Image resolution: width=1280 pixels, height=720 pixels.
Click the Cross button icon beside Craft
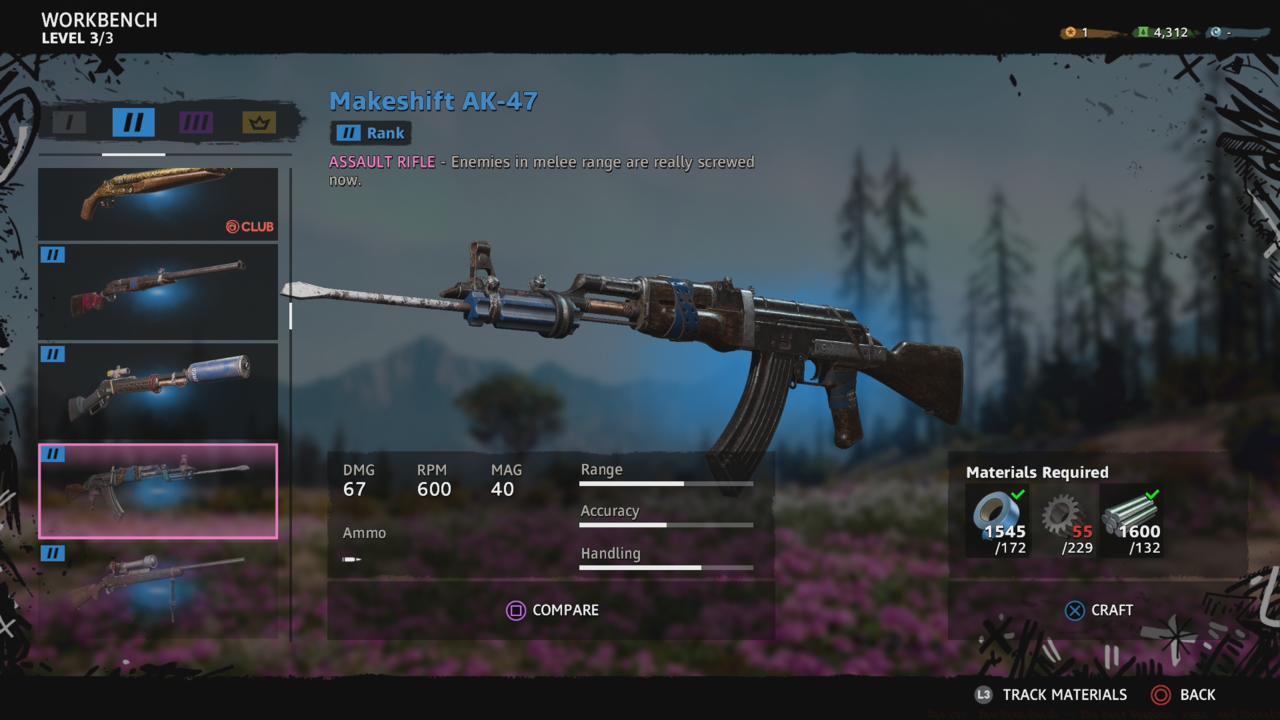pyautogui.click(x=1073, y=610)
